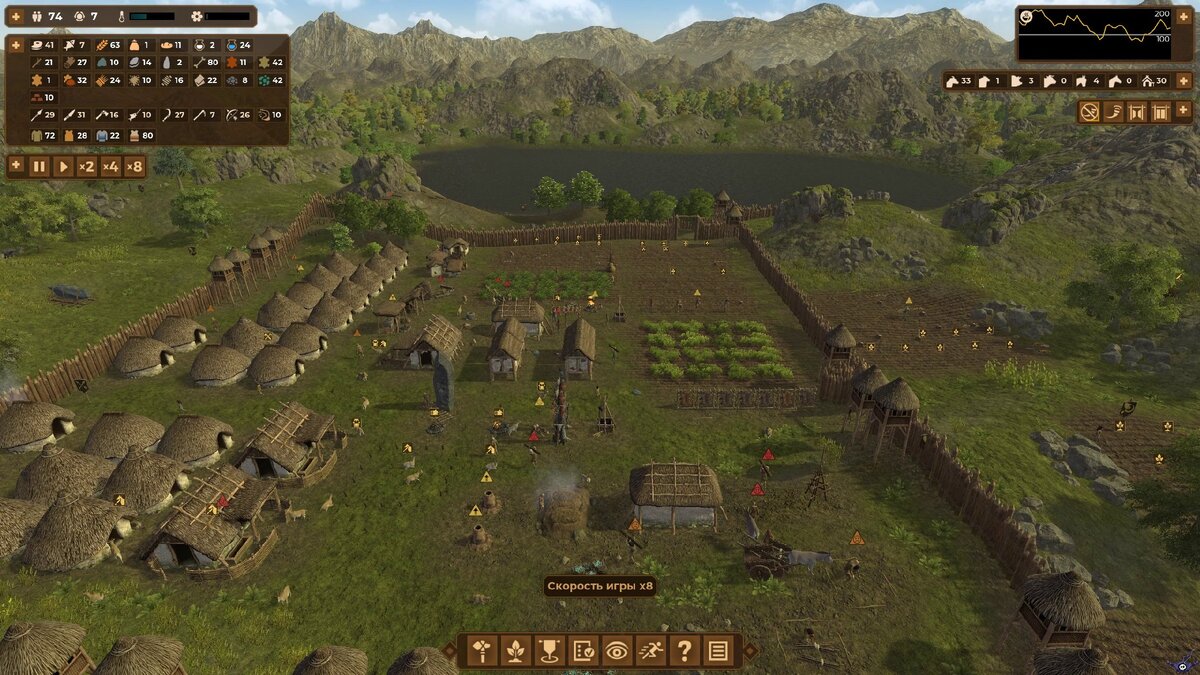Select the x8 game speed button

coord(134,166)
